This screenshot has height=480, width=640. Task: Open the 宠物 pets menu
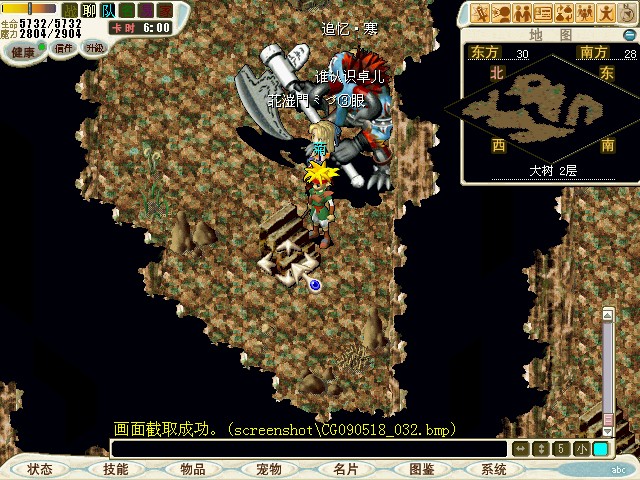[269, 469]
